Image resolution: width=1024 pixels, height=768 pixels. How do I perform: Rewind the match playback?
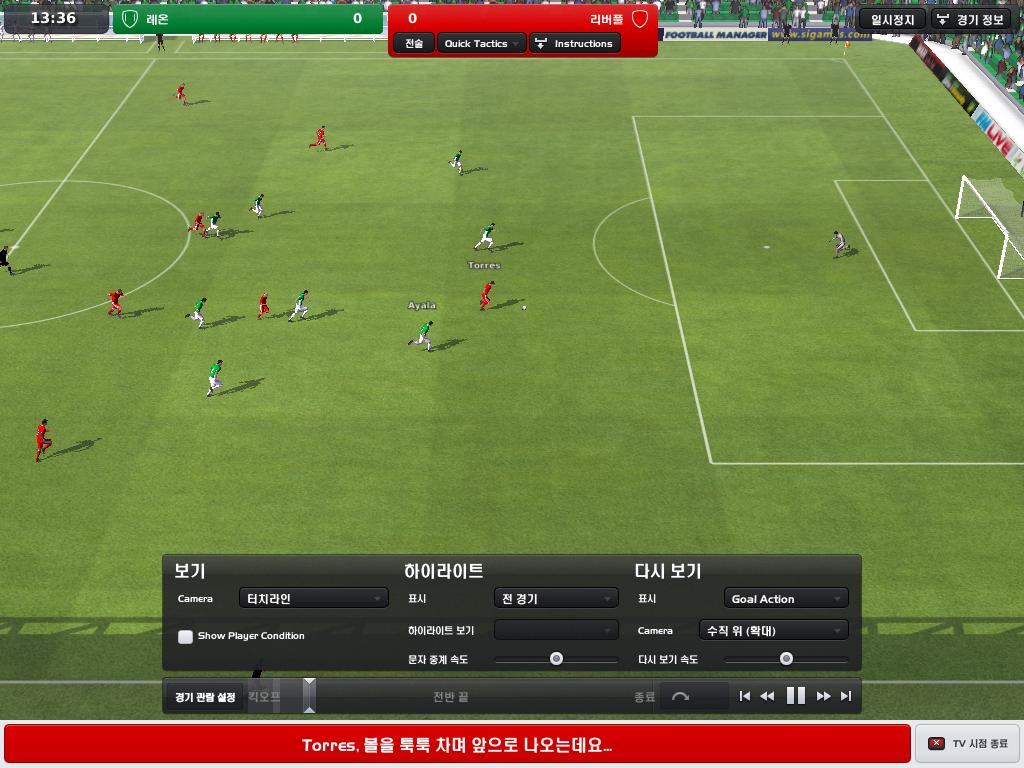click(767, 696)
